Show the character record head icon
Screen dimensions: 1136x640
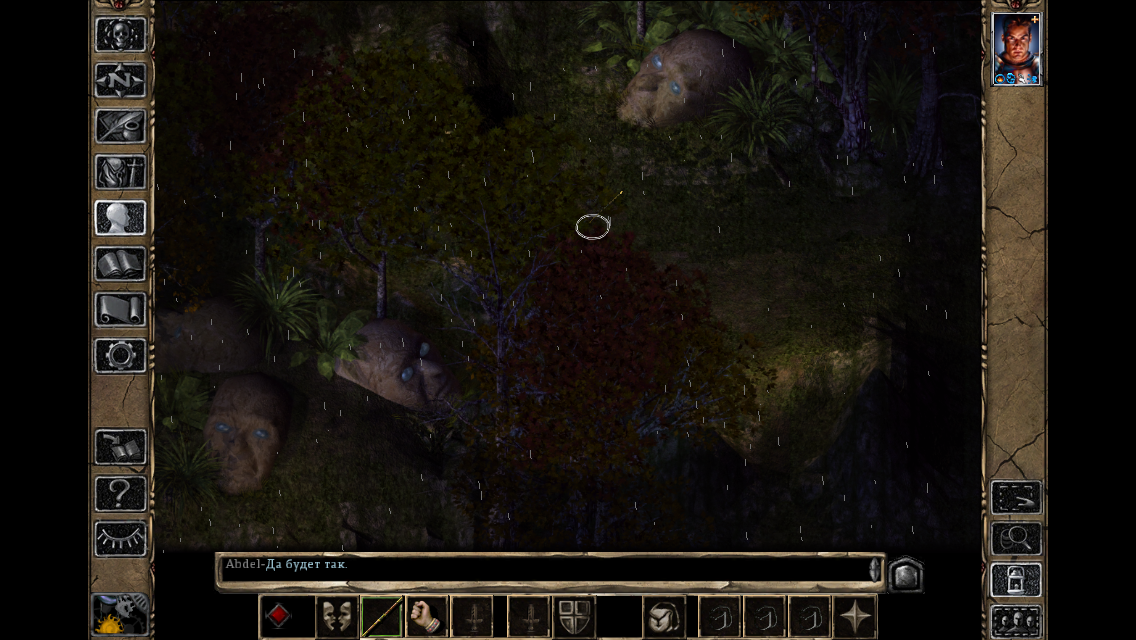[120, 218]
